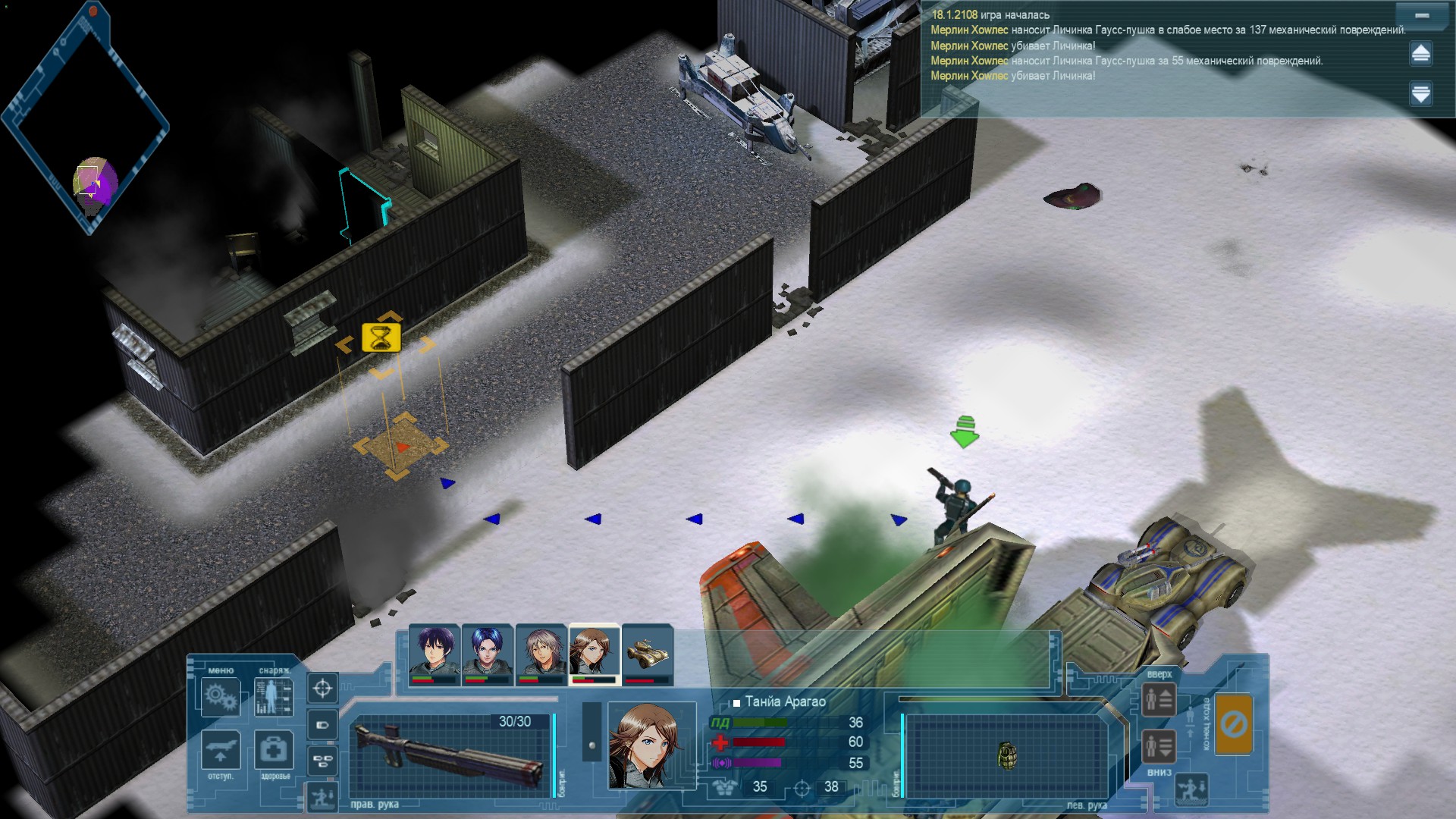The height and width of the screenshot is (819, 1456).
Task: Minimize the combat message log
Action: pos(1421,16)
